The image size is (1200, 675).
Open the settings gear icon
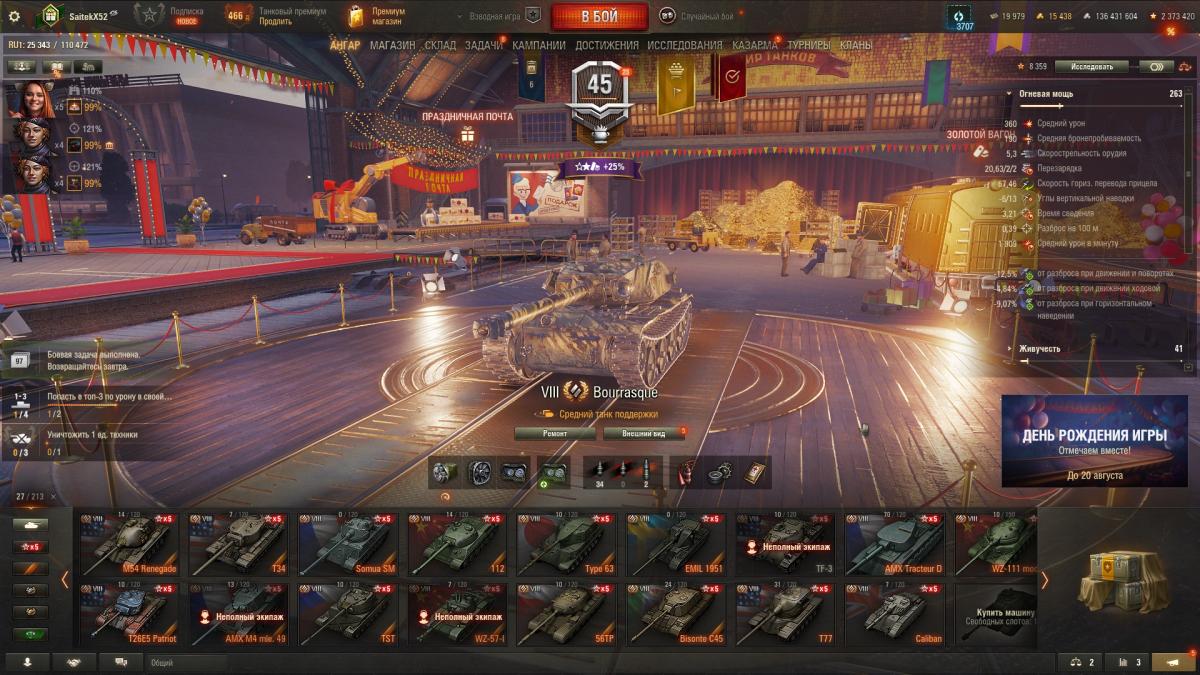(14, 16)
